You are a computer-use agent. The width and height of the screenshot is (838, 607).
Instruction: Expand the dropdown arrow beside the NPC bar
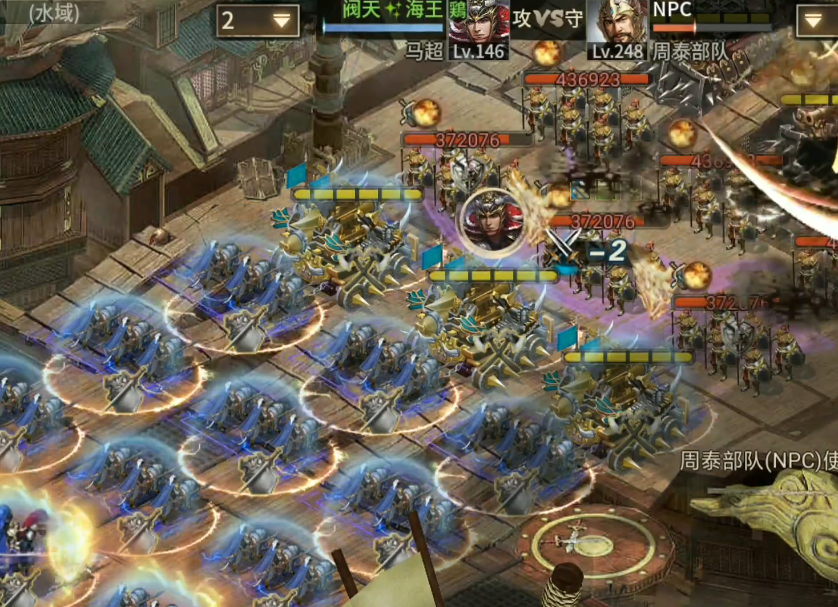point(814,20)
